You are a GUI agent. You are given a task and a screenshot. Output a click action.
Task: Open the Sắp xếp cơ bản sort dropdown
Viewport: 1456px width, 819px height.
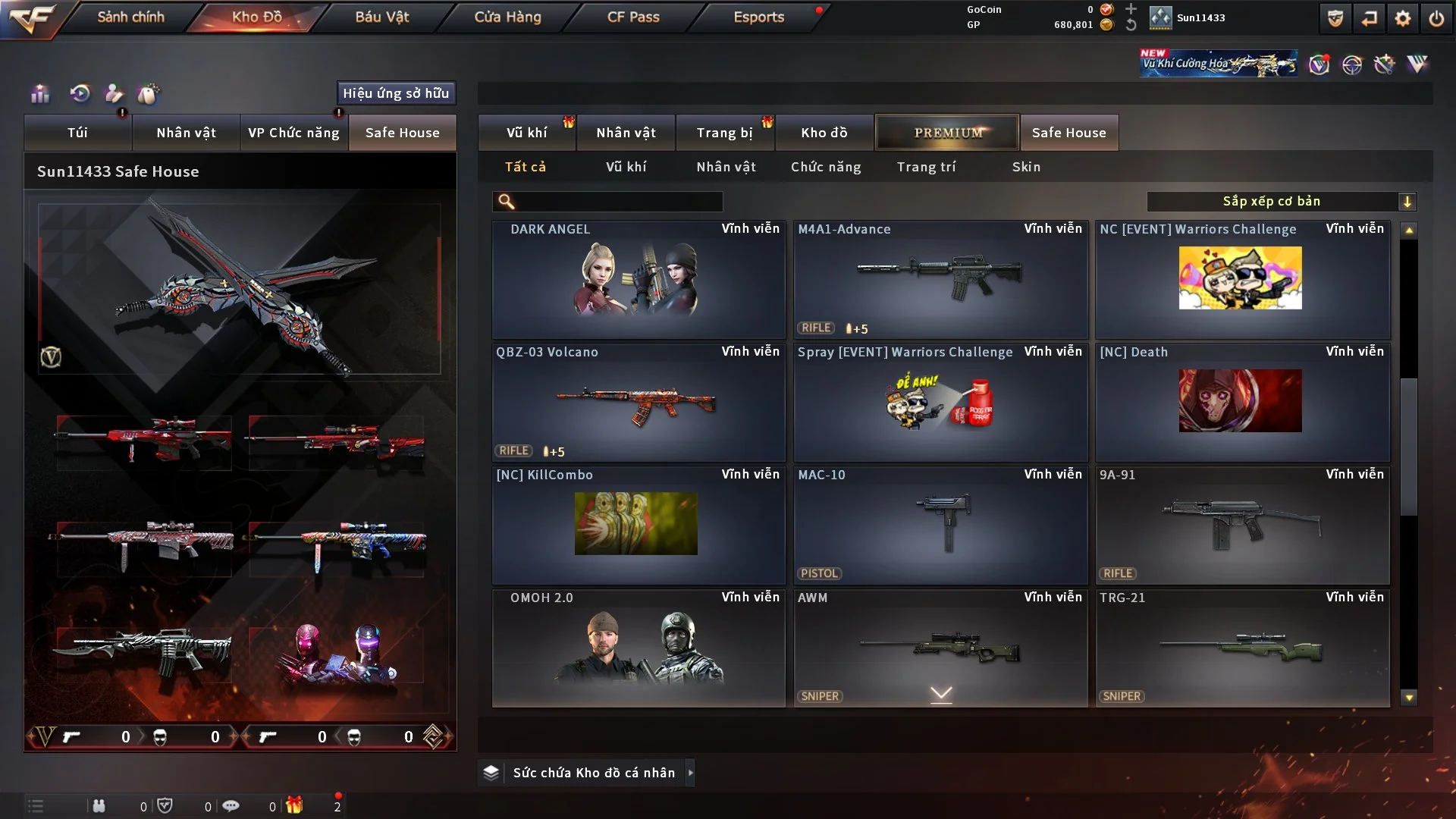coord(1281,202)
